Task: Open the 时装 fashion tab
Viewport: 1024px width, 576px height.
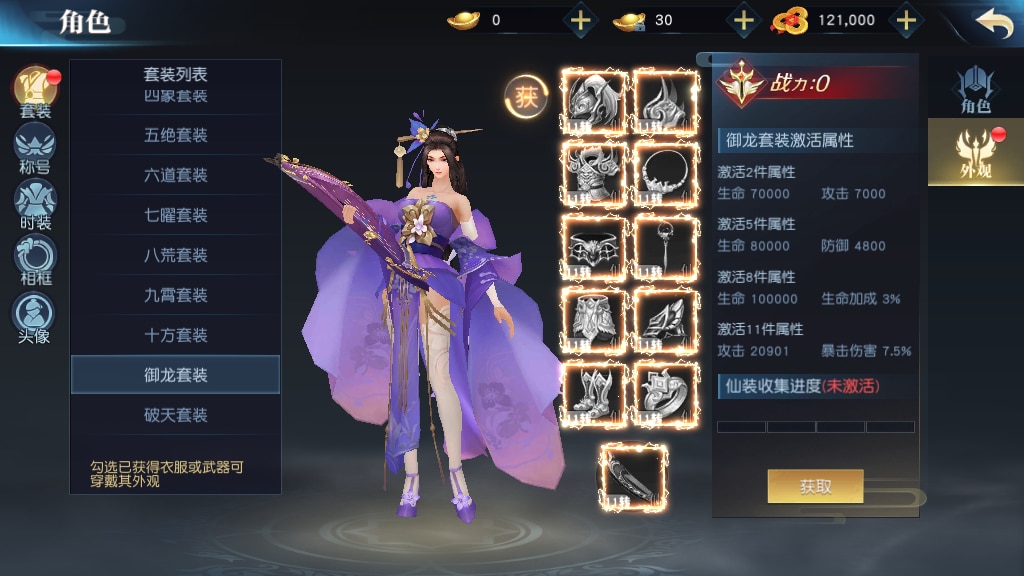Action: pos(35,204)
